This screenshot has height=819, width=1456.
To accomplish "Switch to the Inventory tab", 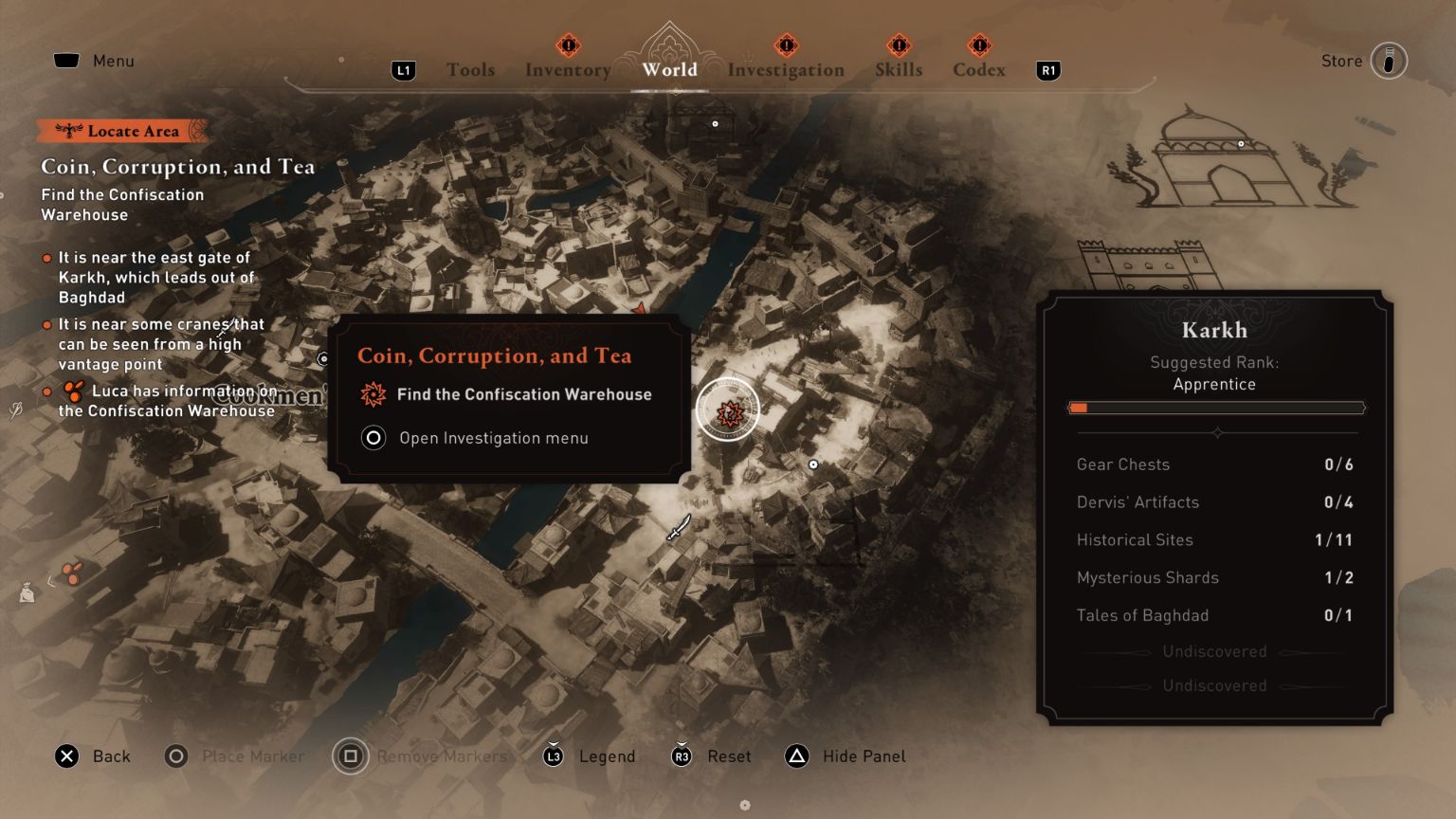I will point(566,69).
